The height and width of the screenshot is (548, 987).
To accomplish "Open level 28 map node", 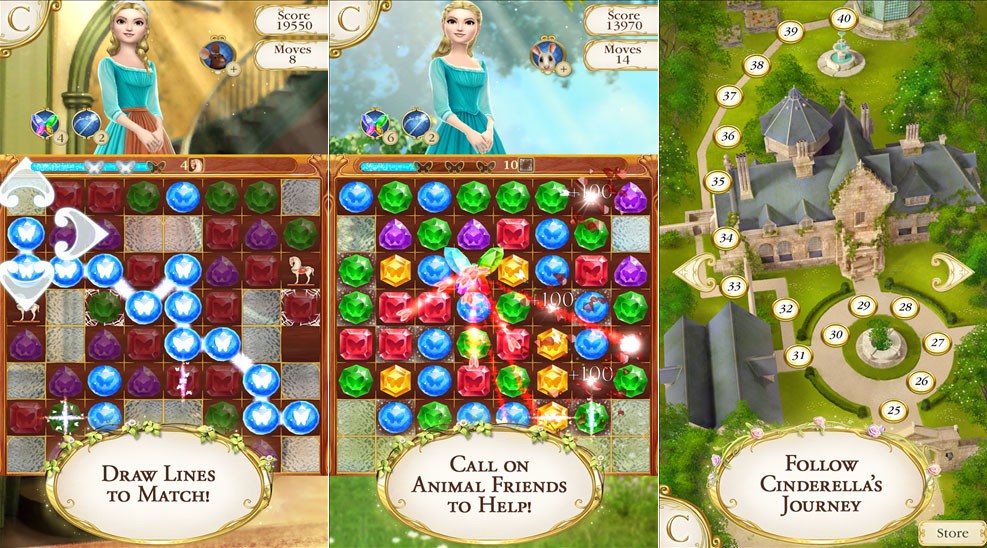I will pyautogui.click(x=905, y=308).
